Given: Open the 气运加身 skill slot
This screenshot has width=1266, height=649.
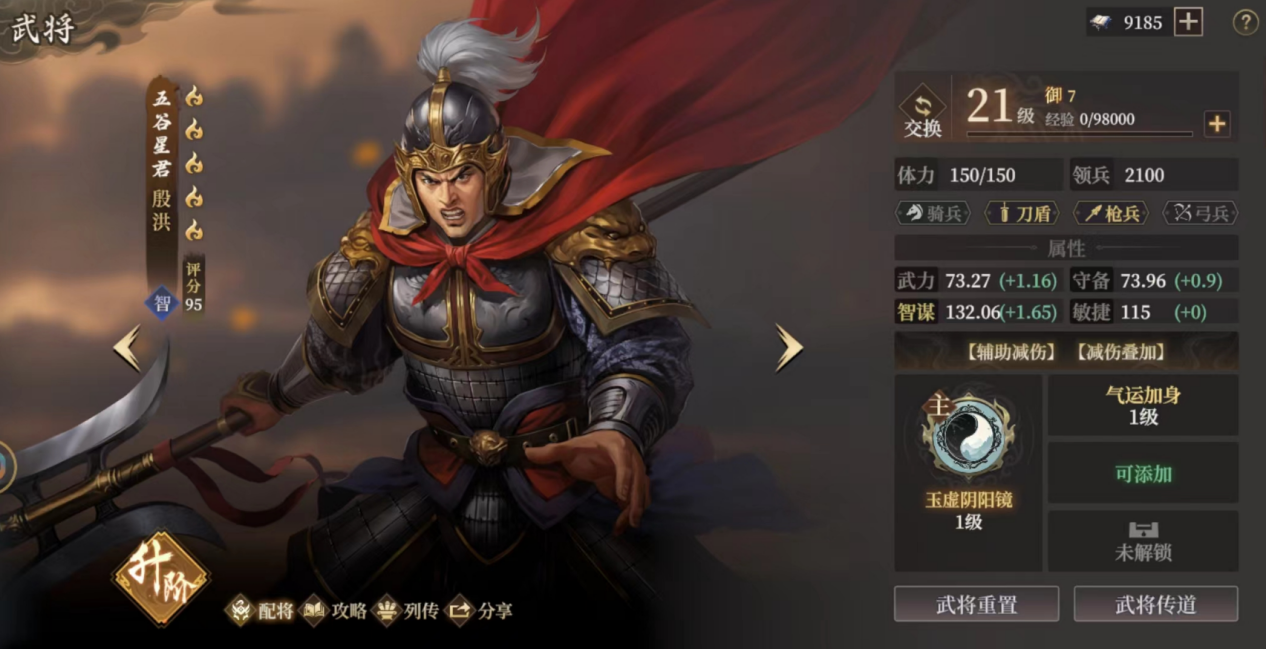Looking at the screenshot, I should 1143,405.
